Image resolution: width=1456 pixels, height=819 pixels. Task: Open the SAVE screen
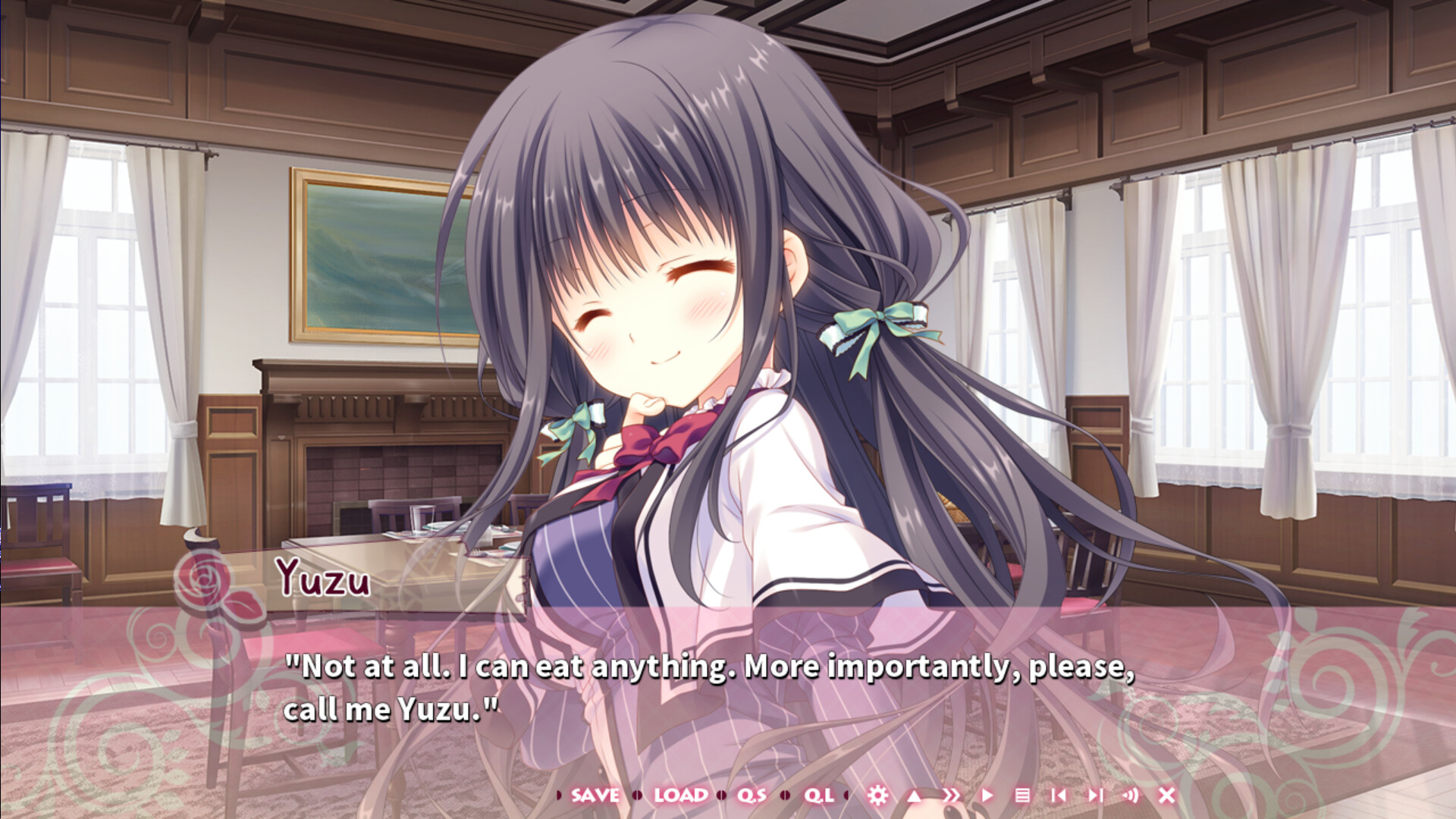595,796
